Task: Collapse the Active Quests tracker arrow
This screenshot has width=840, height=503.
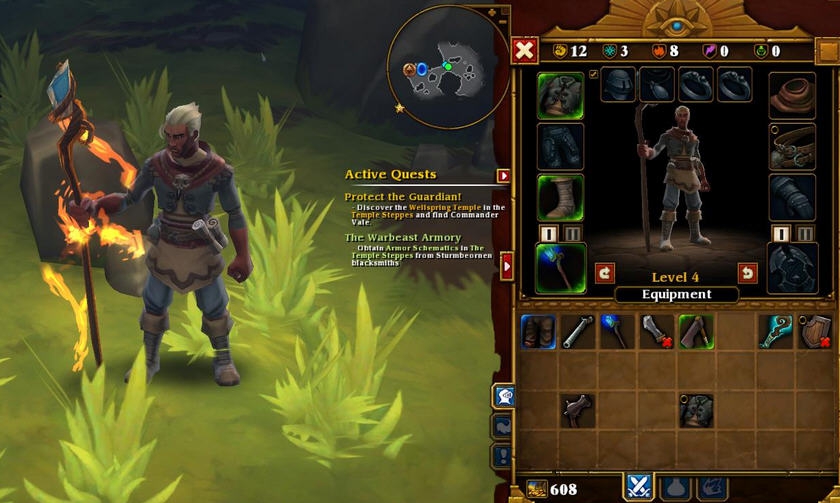Action: point(503,176)
